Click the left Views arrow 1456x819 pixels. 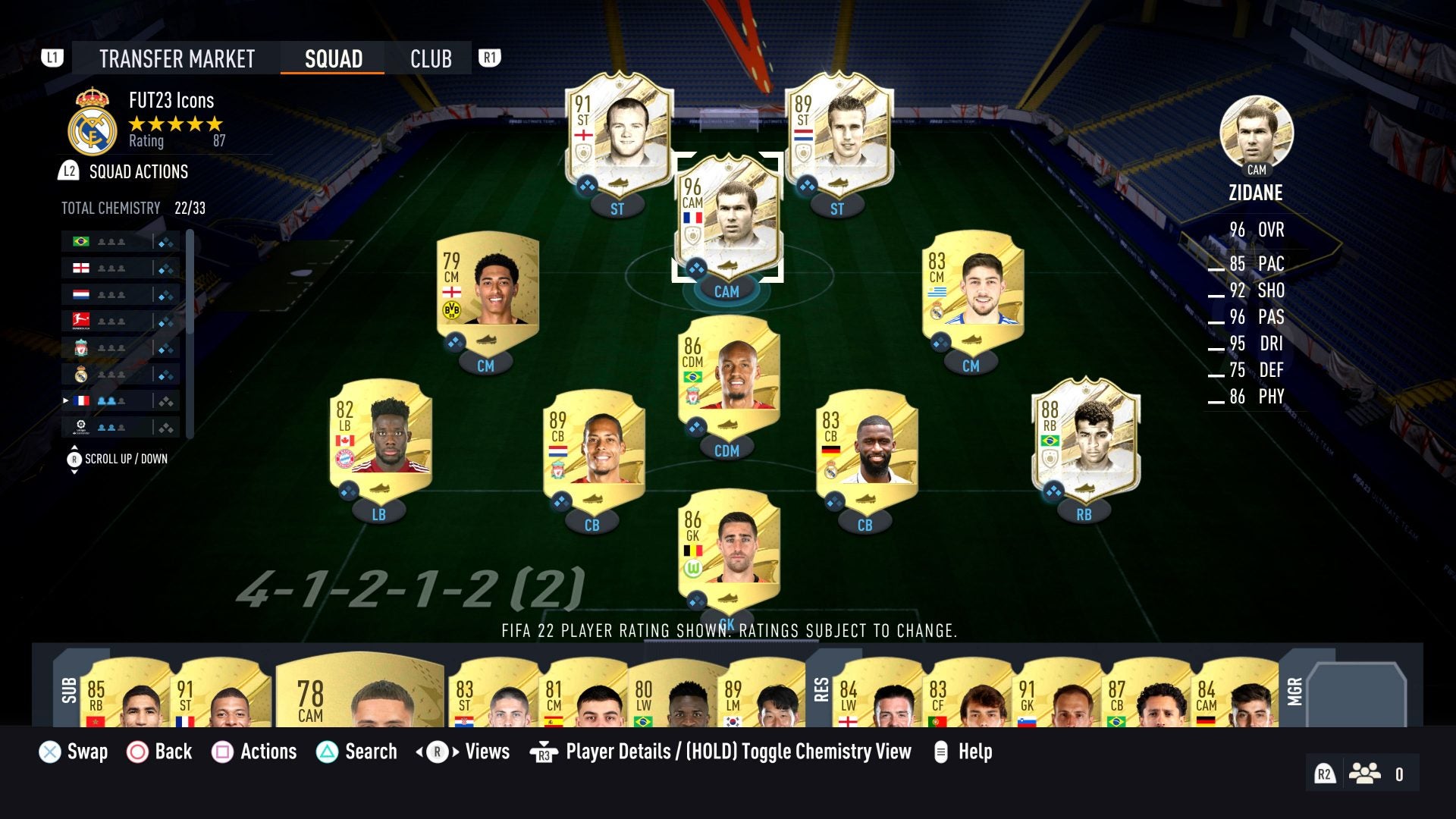point(419,752)
